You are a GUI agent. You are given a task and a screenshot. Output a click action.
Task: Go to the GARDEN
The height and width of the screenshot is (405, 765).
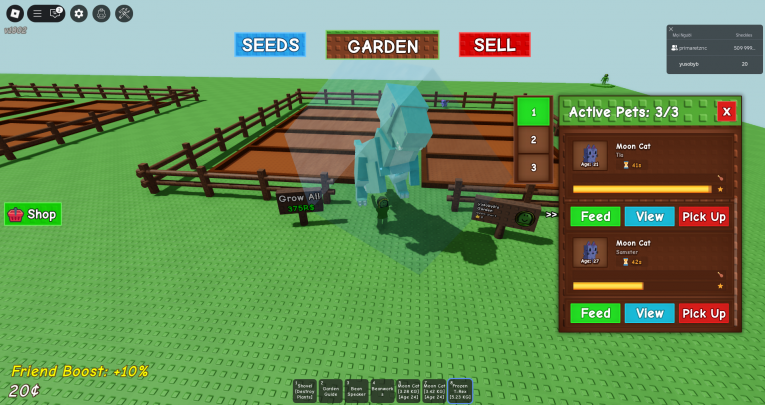click(383, 46)
